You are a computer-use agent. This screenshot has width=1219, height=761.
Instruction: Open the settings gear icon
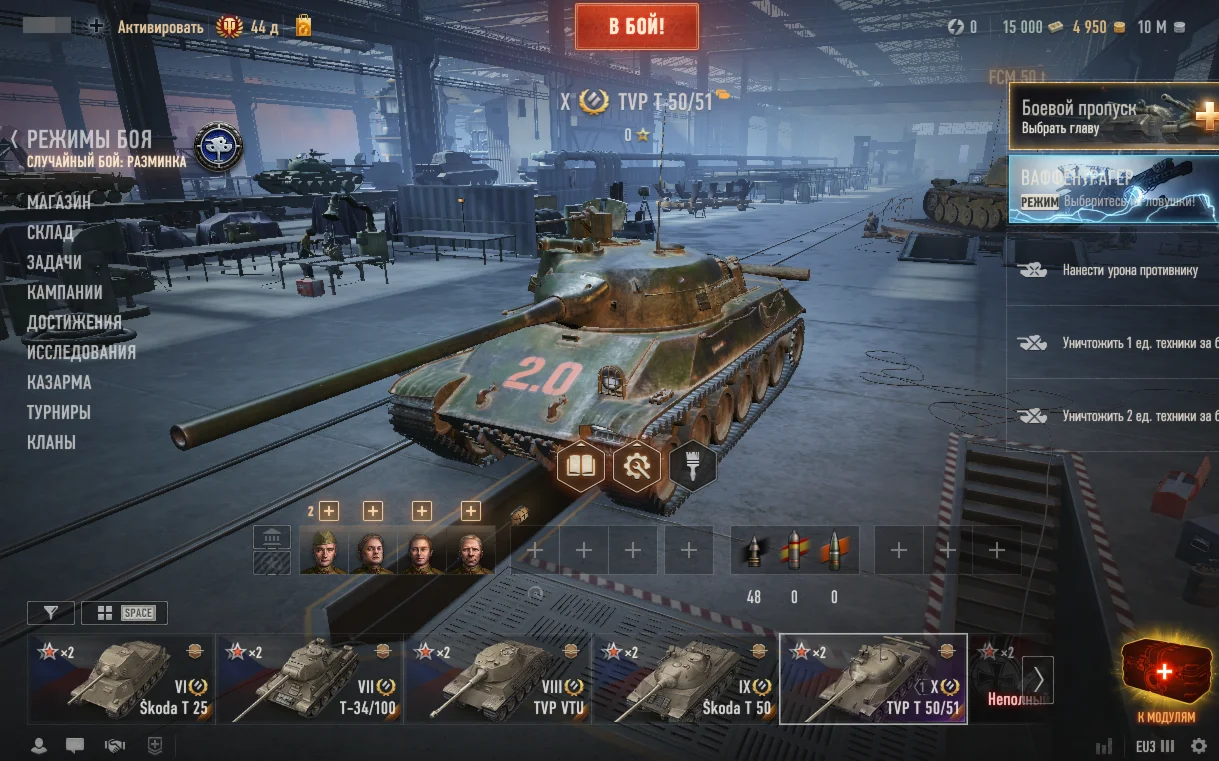(x=1198, y=746)
